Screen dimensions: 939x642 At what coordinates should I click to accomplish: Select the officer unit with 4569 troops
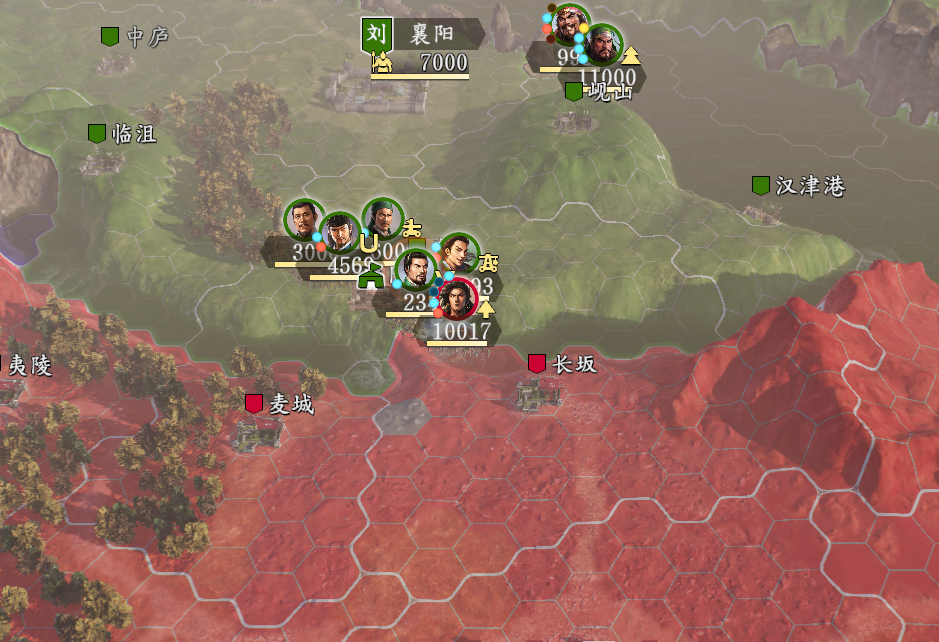click(340, 233)
